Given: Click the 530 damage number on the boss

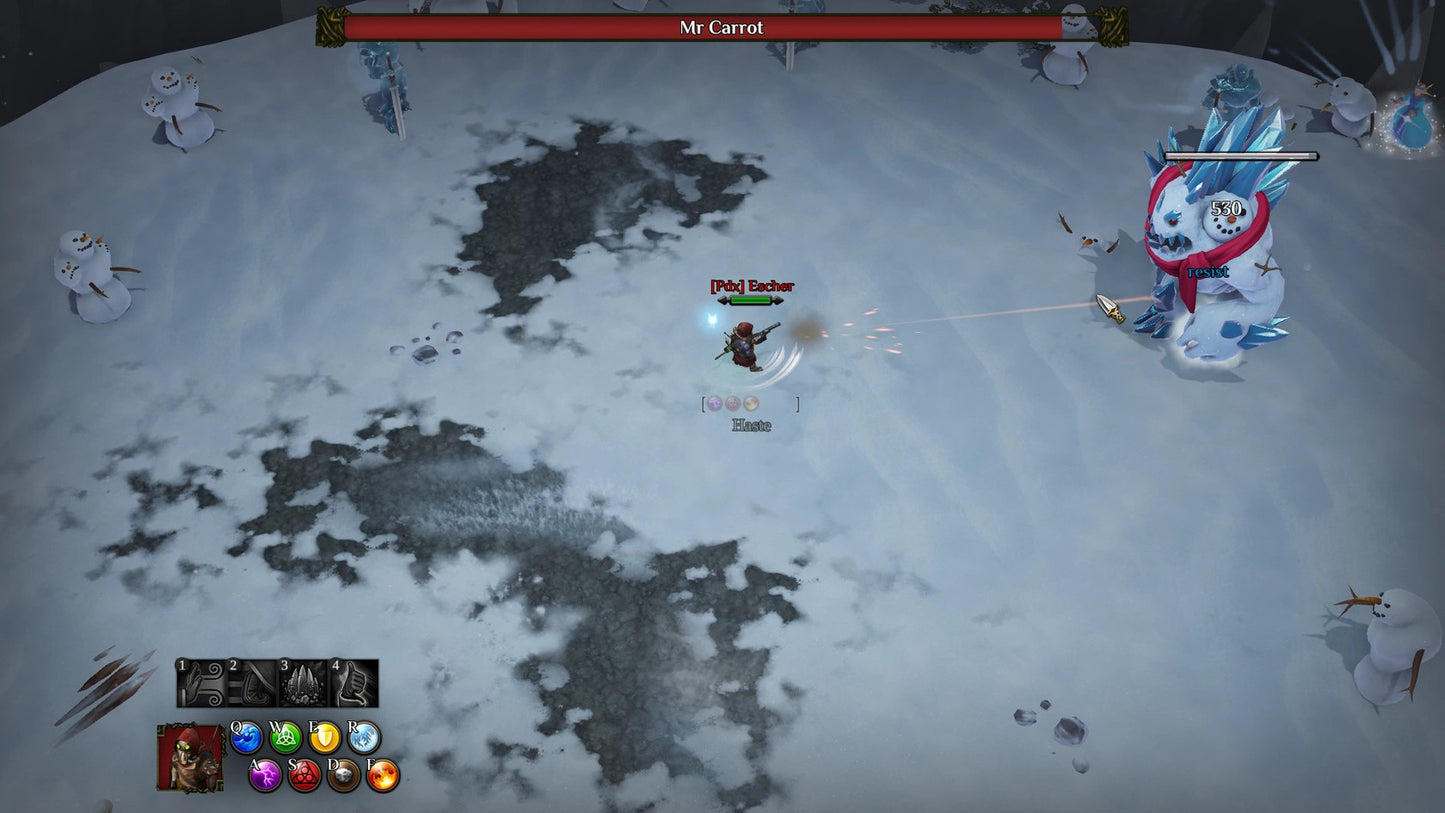Looking at the screenshot, I should pyautogui.click(x=1225, y=210).
